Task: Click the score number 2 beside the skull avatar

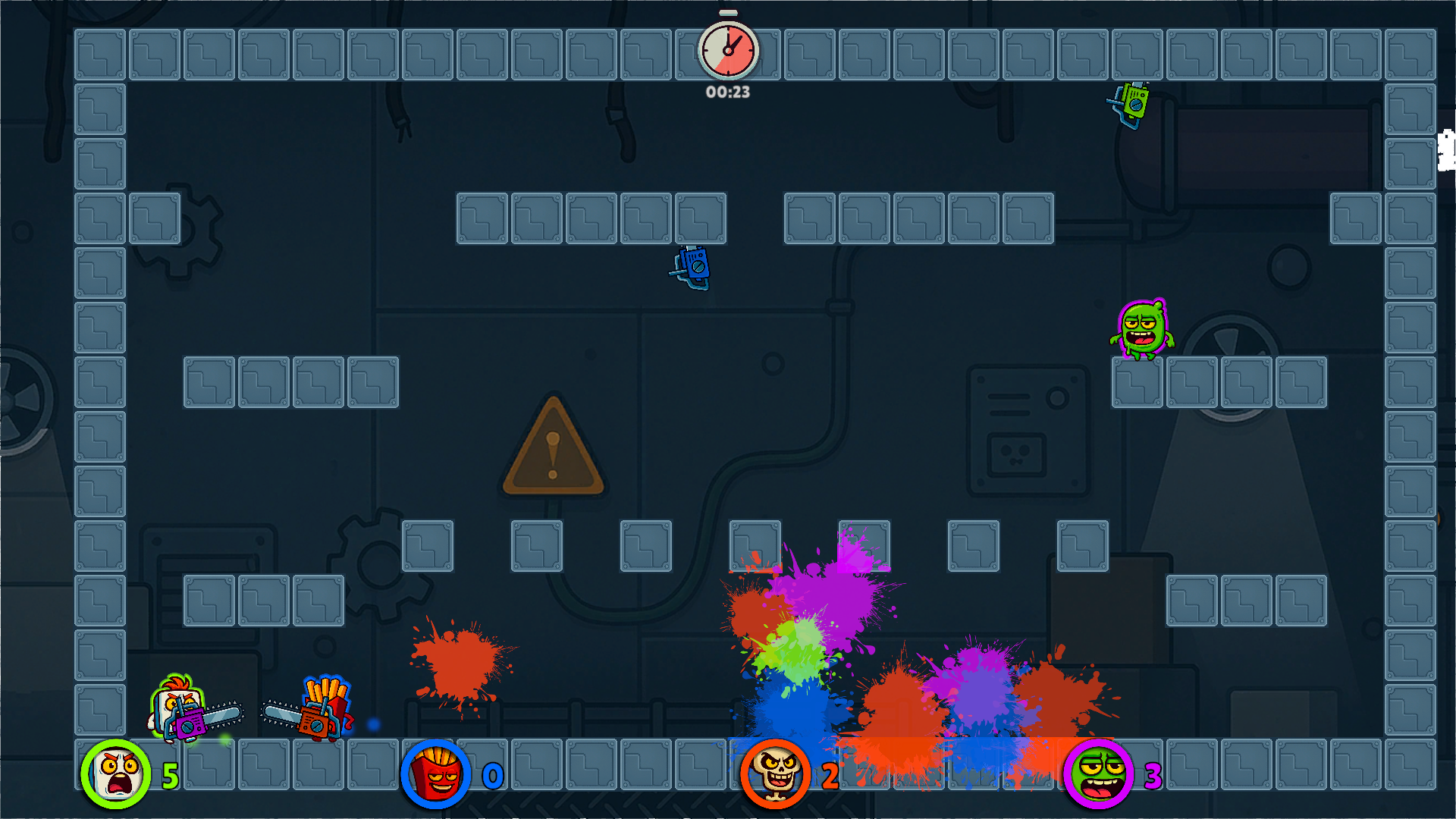Action: click(829, 775)
